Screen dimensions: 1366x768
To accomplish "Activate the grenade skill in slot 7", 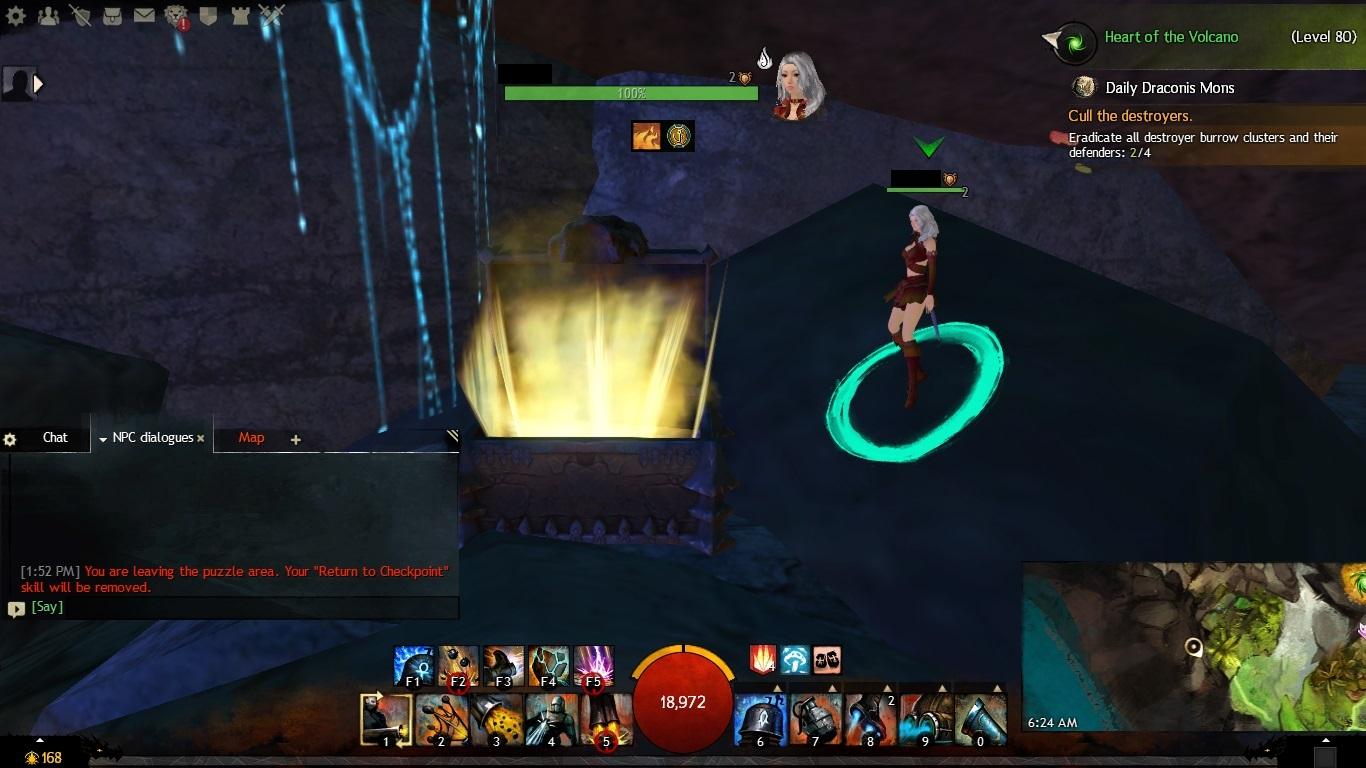I will click(x=815, y=720).
